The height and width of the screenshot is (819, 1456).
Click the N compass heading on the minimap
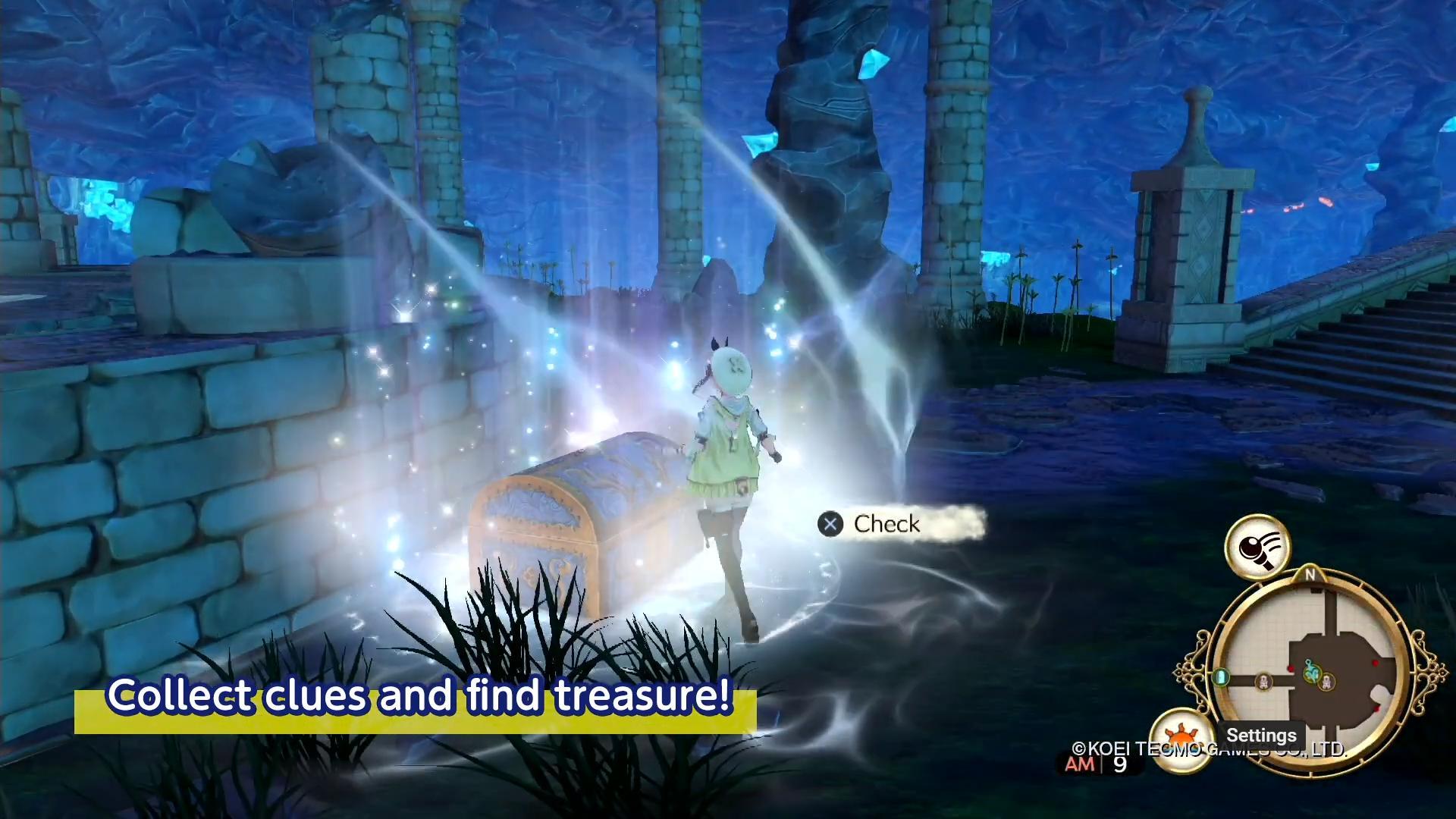click(x=1310, y=574)
